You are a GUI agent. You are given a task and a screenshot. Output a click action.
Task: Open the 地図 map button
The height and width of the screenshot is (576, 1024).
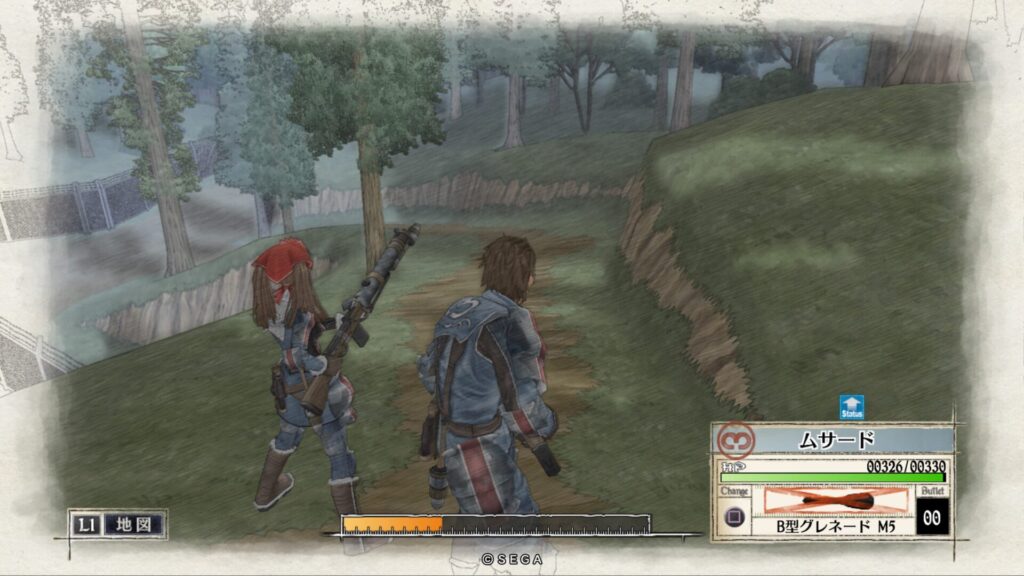[134, 523]
